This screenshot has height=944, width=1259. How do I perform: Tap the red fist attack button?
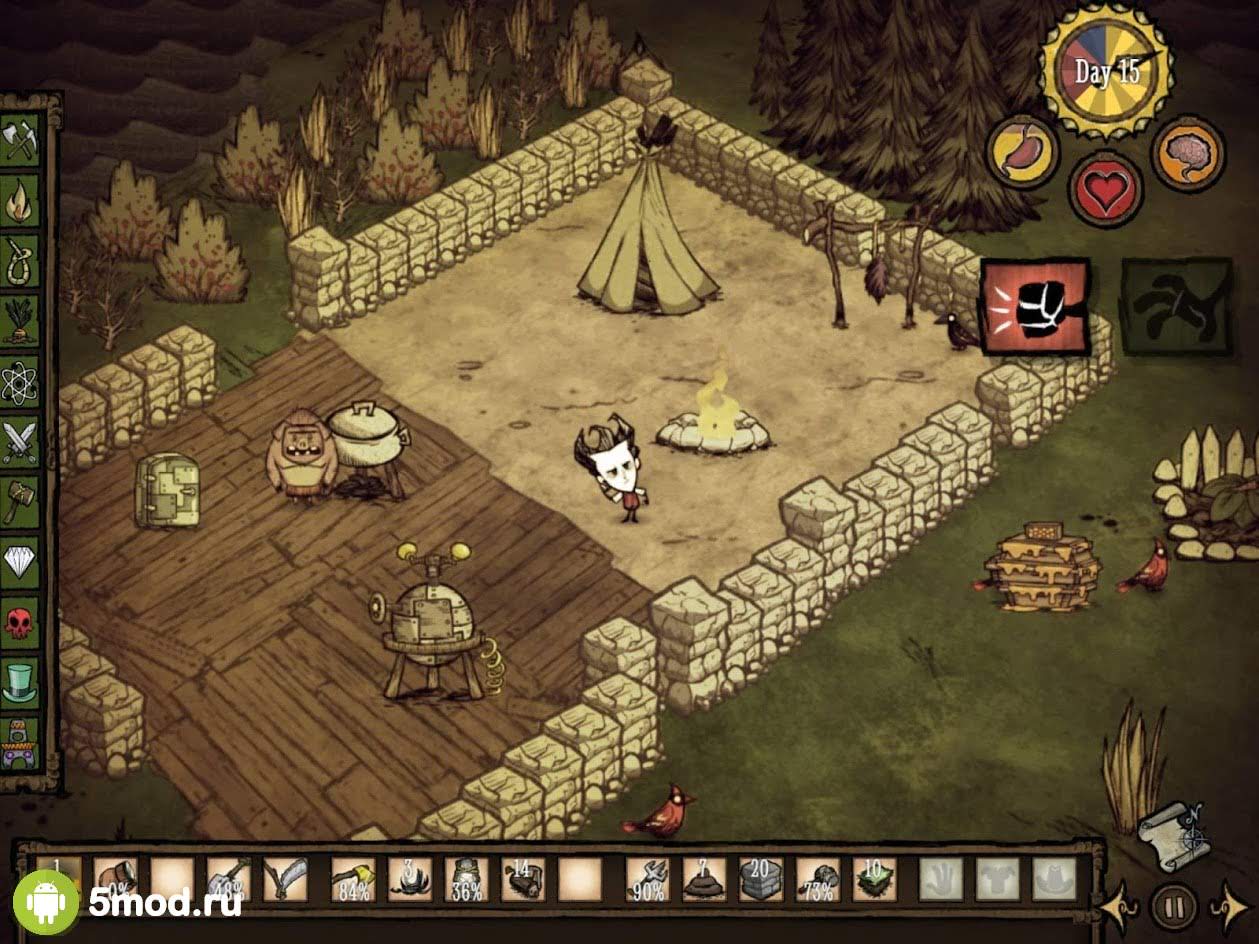[1035, 306]
